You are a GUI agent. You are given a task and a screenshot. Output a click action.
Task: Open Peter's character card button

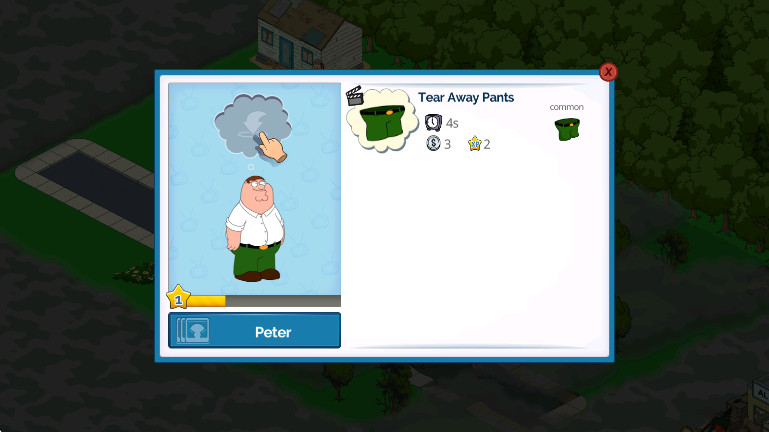point(254,331)
